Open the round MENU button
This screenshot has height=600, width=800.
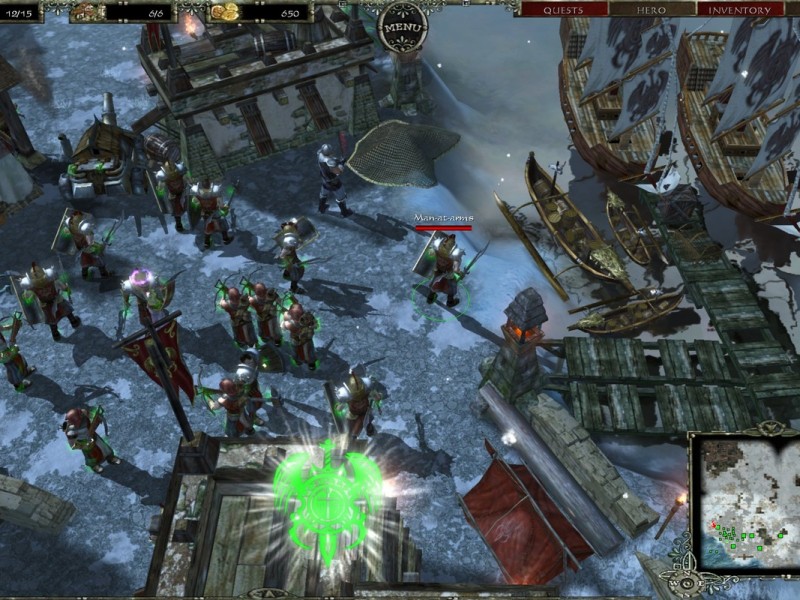(x=404, y=23)
